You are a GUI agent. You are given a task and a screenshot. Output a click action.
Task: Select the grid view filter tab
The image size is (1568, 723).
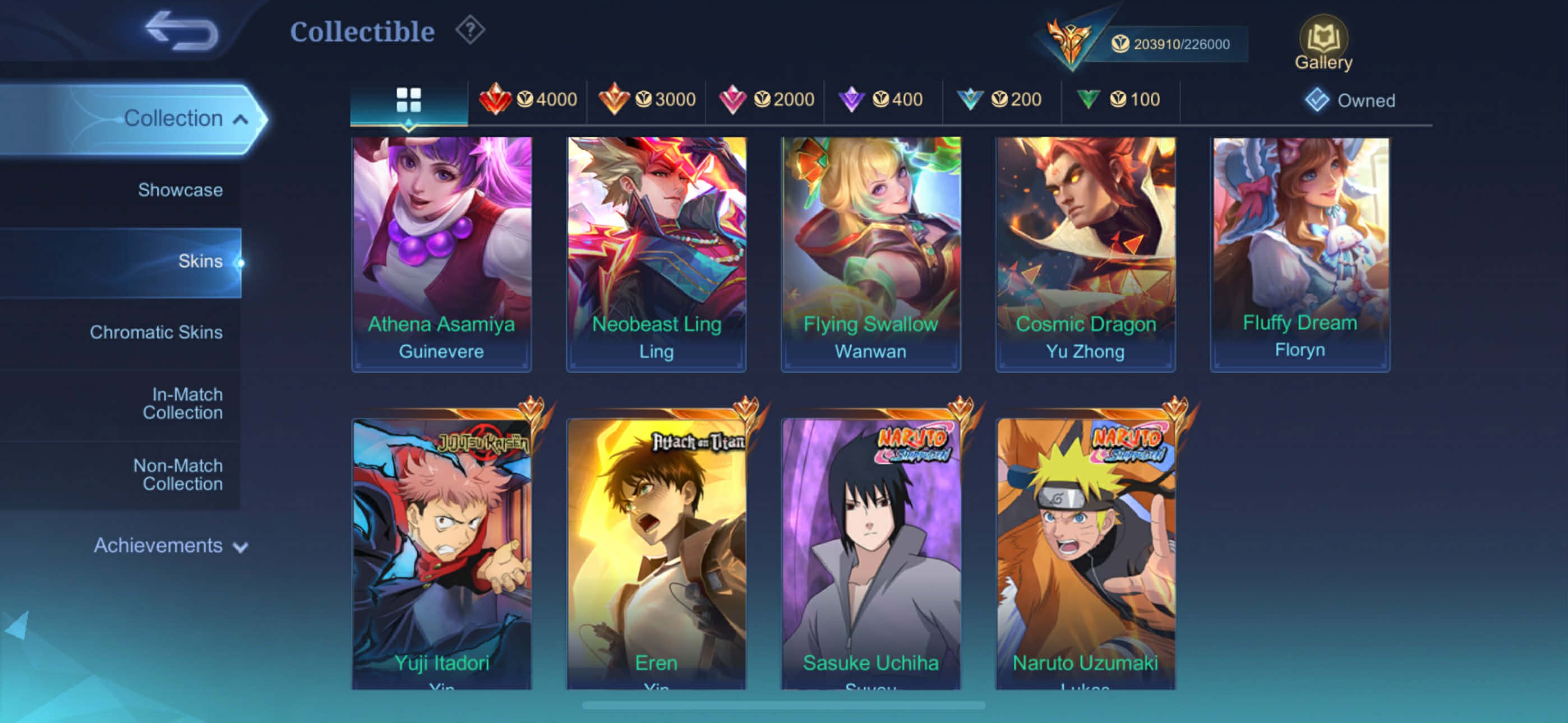point(408,99)
